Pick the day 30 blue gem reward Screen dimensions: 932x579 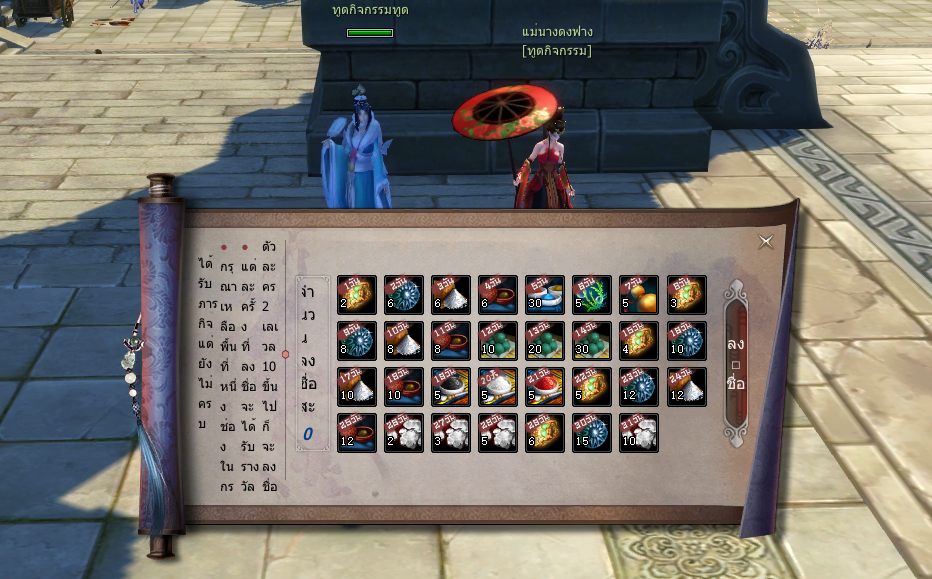click(x=592, y=432)
